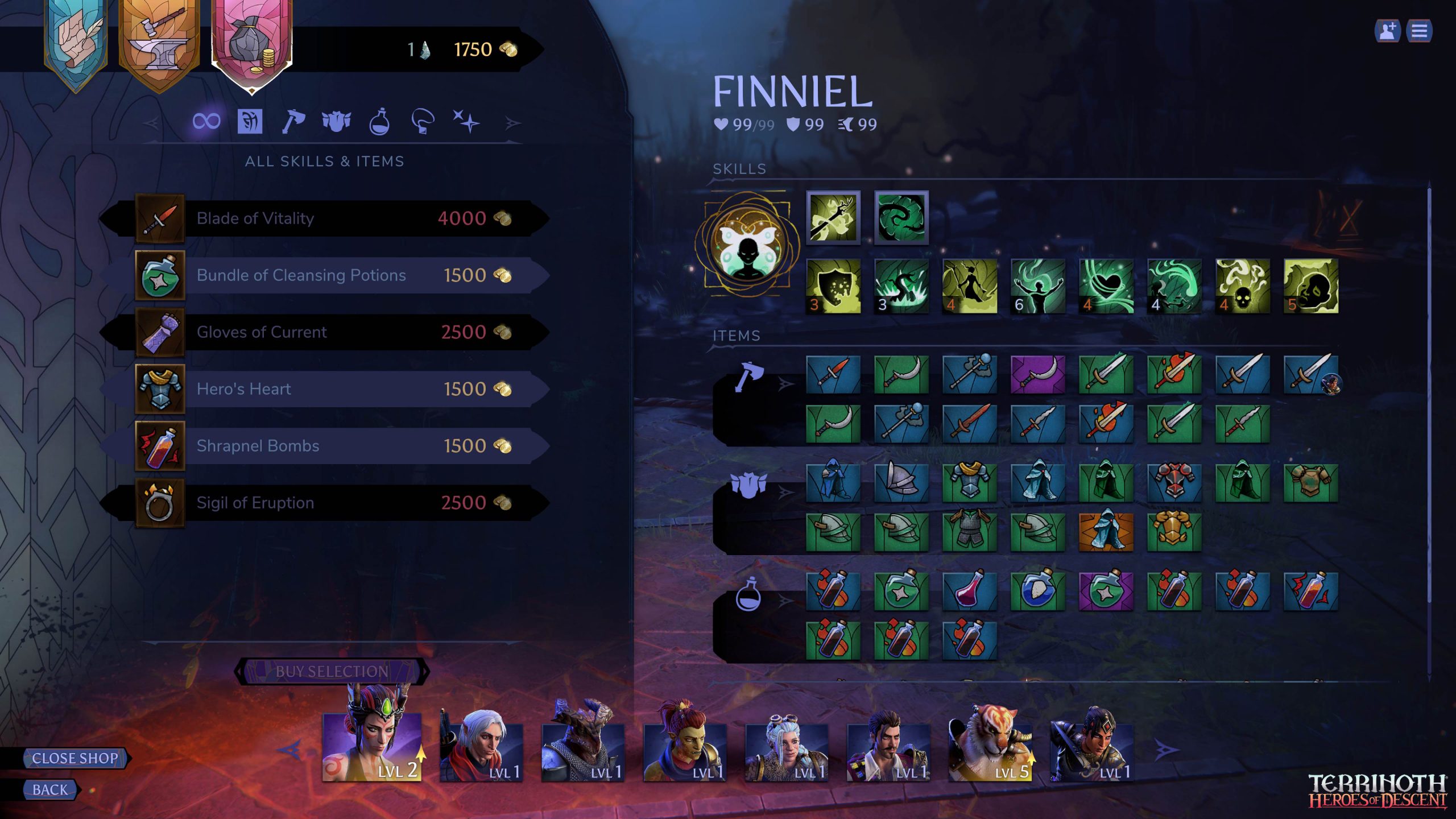Choose Shrapnel Bombs in the shop list

(x=324, y=446)
